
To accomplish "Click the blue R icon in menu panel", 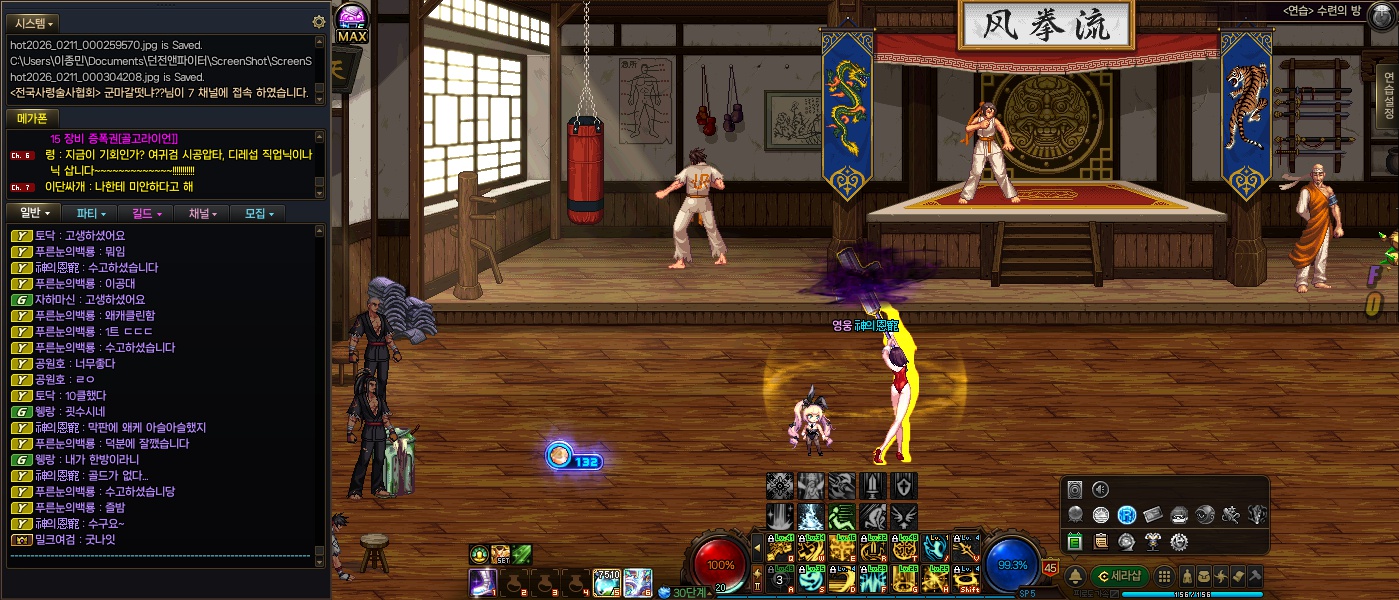I will point(1127,515).
